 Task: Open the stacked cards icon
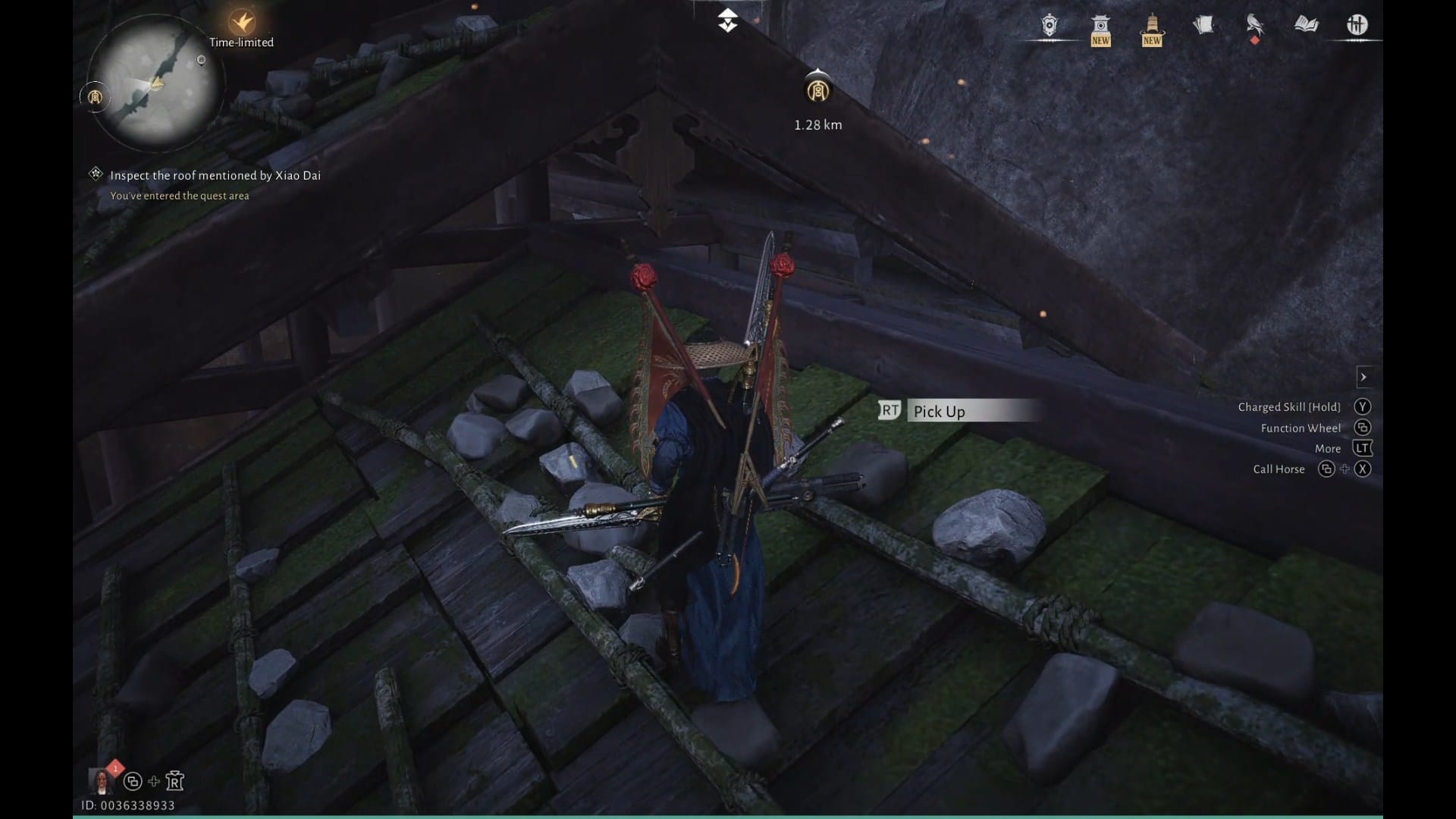[x=1203, y=26]
